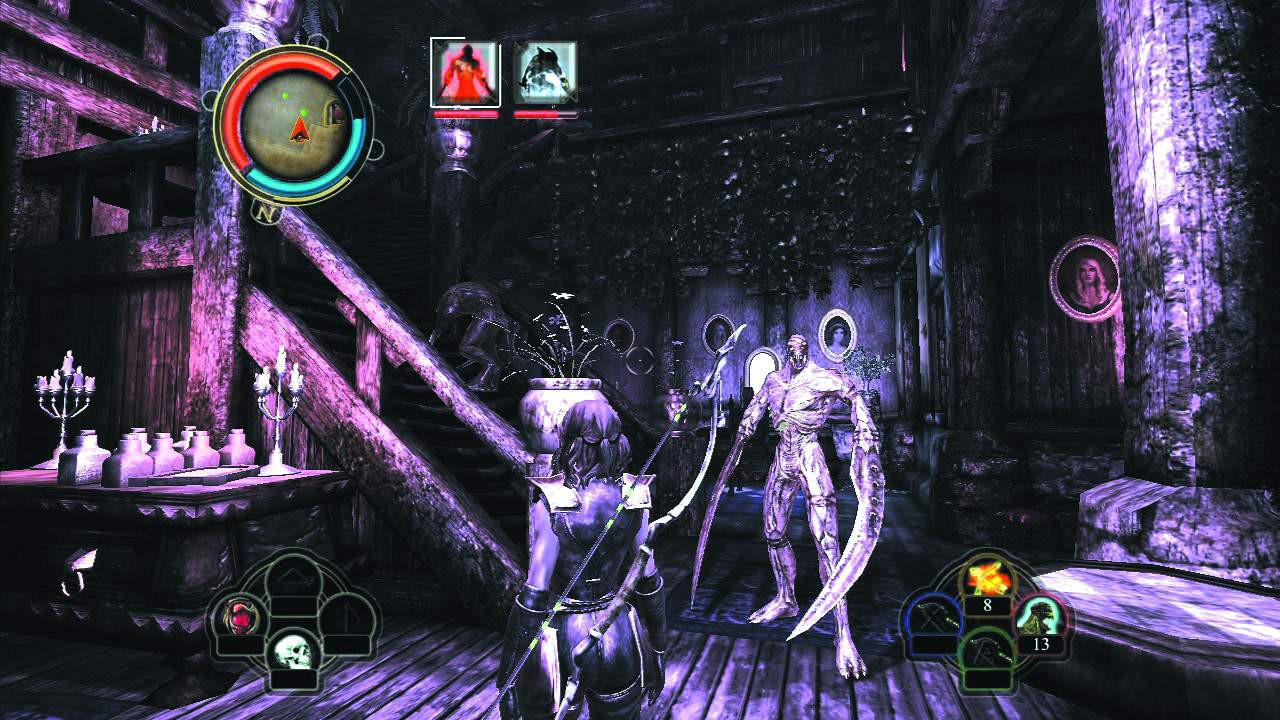Toggle the right ability slot on the radial
Image resolution: width=1280 pixels, height=720 pixels.
click(x=349, y=615)
